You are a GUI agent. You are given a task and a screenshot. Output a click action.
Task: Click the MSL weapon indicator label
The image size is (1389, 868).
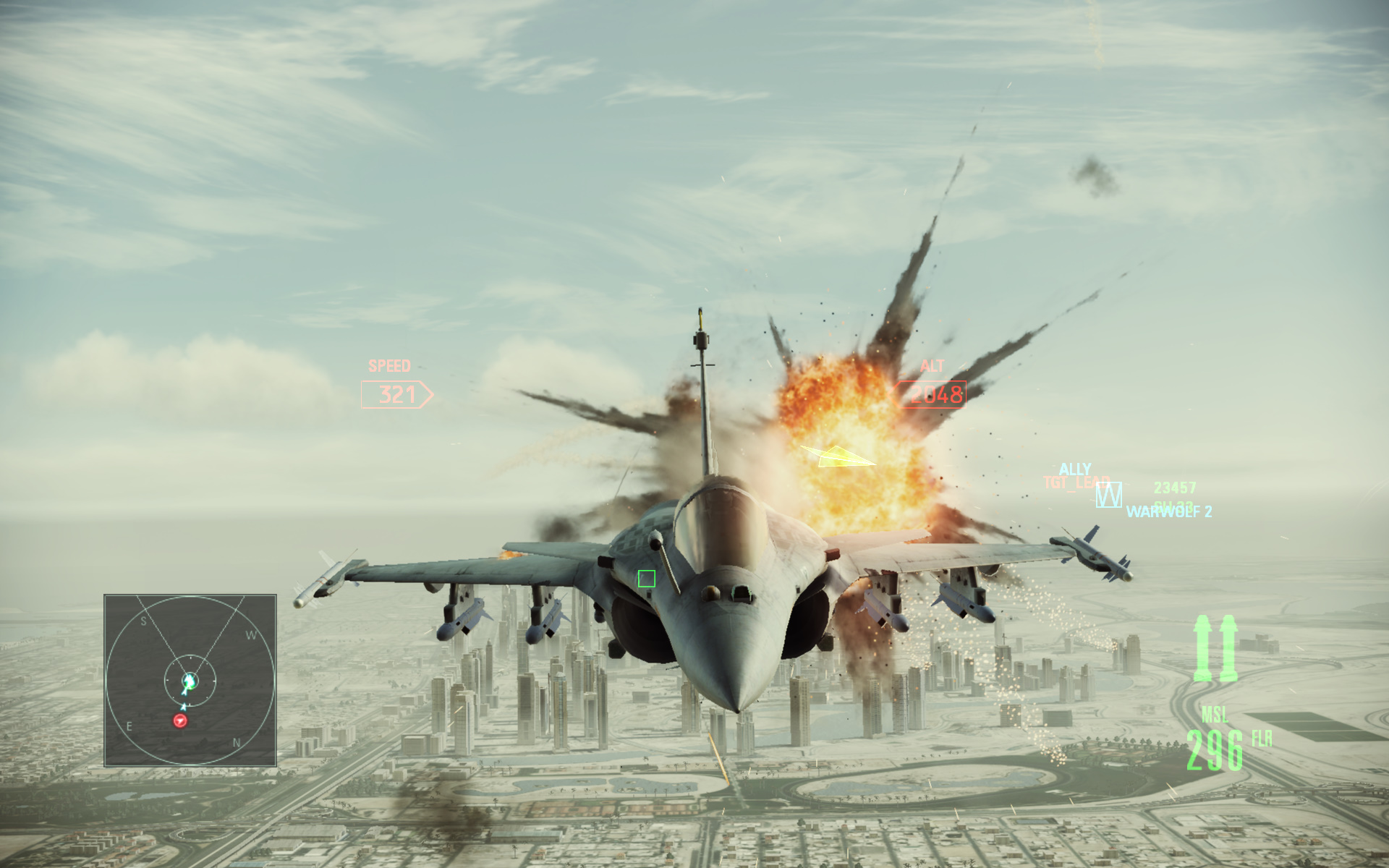(x=1215, y=716)
